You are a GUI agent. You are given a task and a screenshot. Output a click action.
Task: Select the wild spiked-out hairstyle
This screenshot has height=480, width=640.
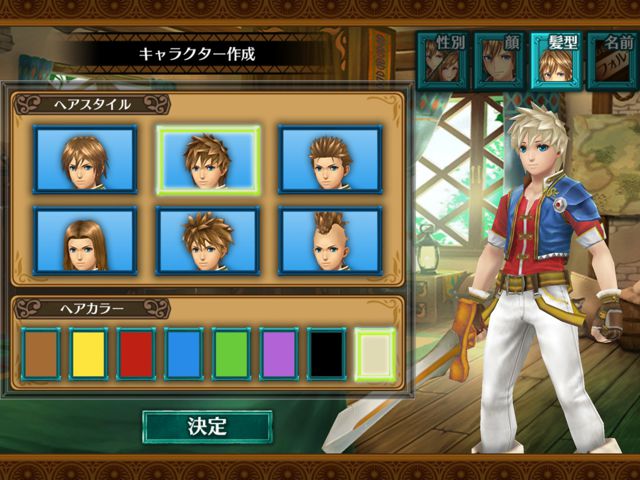pyautogui.click(x=208, y=240)
